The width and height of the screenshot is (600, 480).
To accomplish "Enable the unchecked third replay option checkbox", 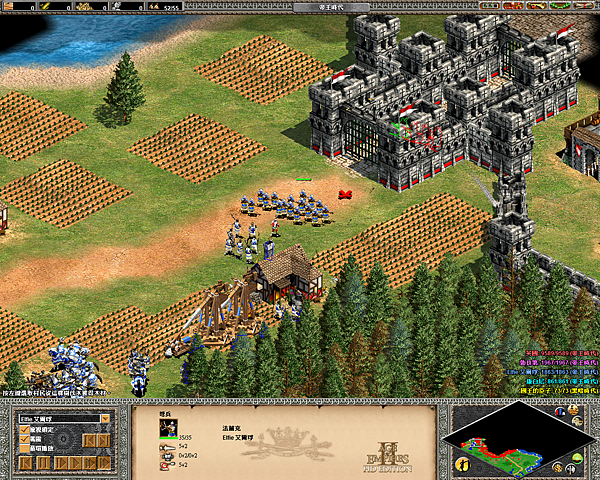I will pos(24,450).
